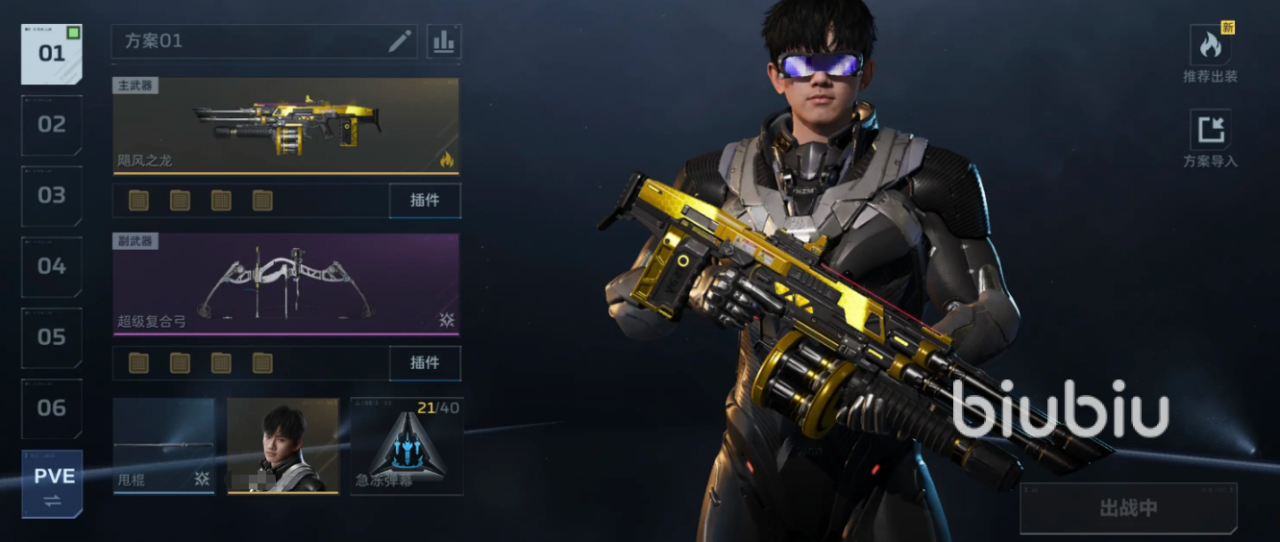
Task: Switch to loadout slot 02
Action: click(x=52, y=125)
